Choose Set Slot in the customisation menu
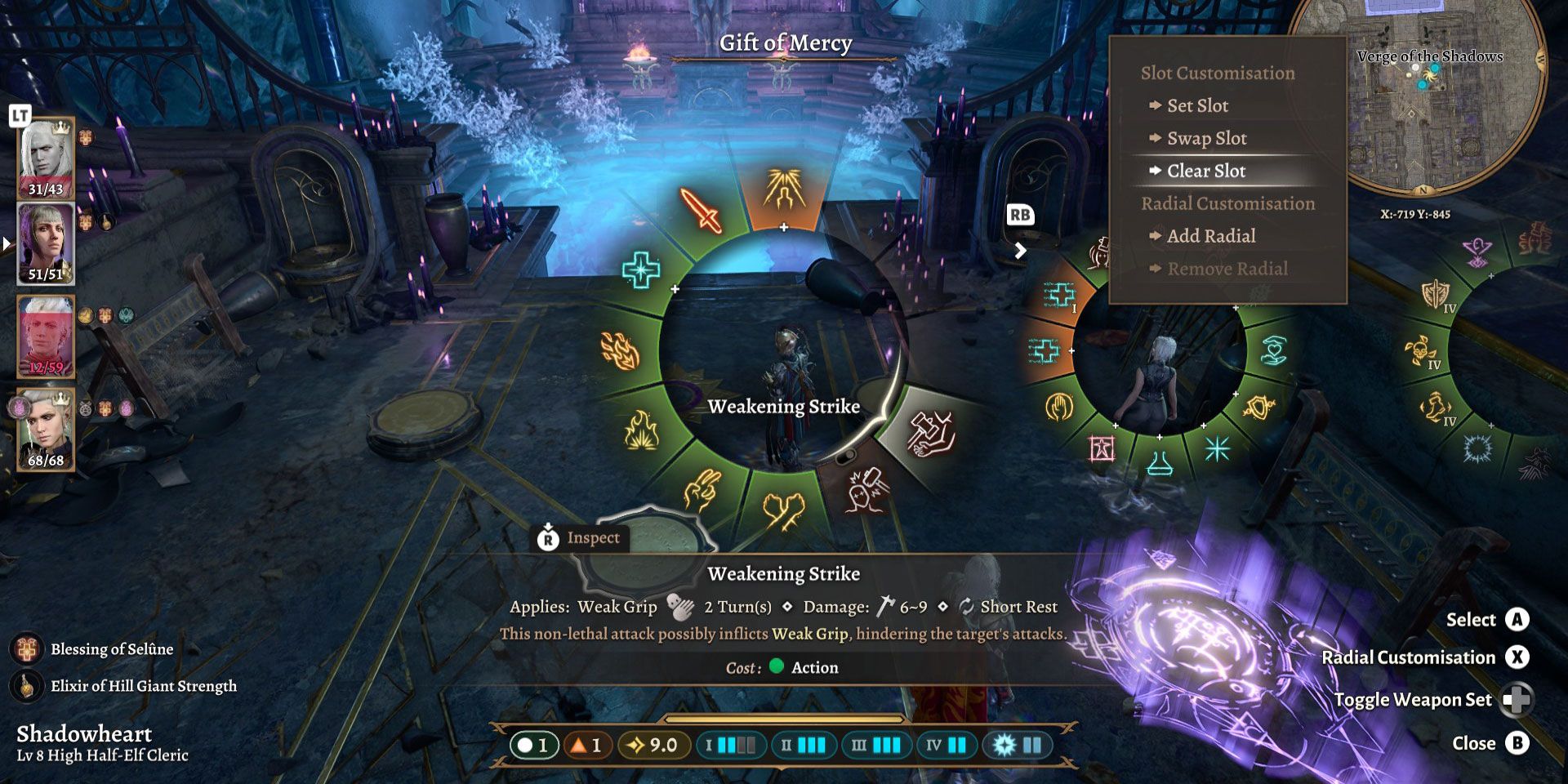This screenshot has width=1568, height=784. (x=1197, y=105)
